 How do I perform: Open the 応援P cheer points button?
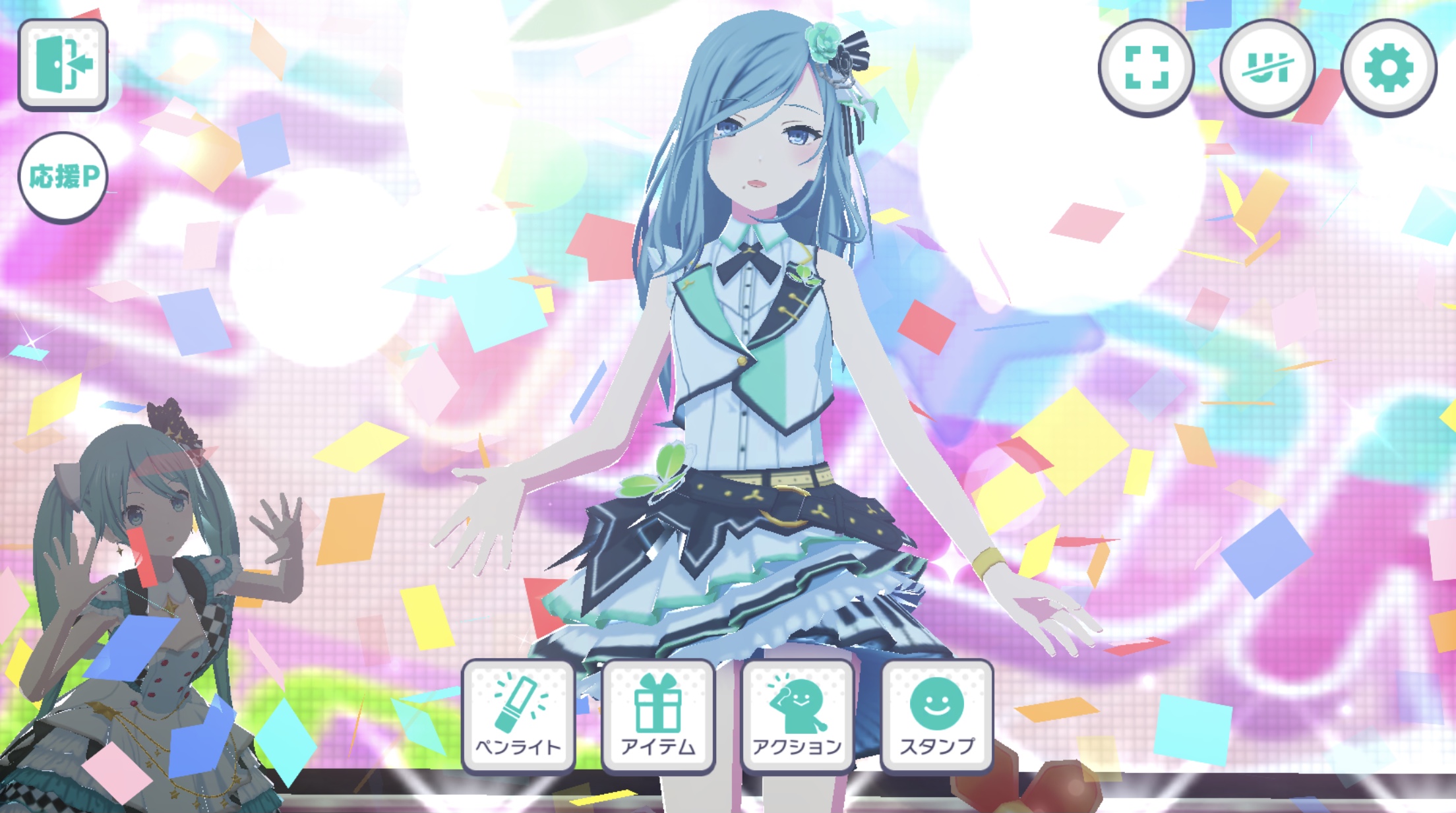click(x=63, y=177)
